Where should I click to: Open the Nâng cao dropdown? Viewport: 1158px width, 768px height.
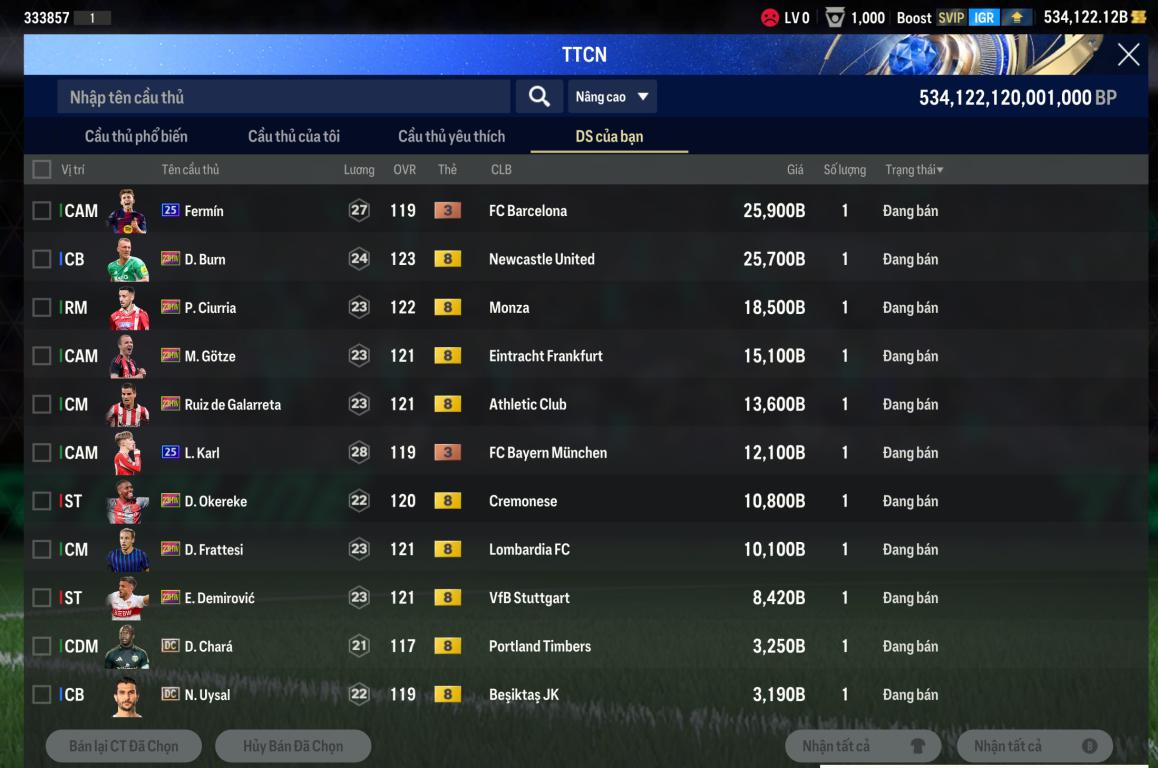pyautogui.click(x=612, y=97)
